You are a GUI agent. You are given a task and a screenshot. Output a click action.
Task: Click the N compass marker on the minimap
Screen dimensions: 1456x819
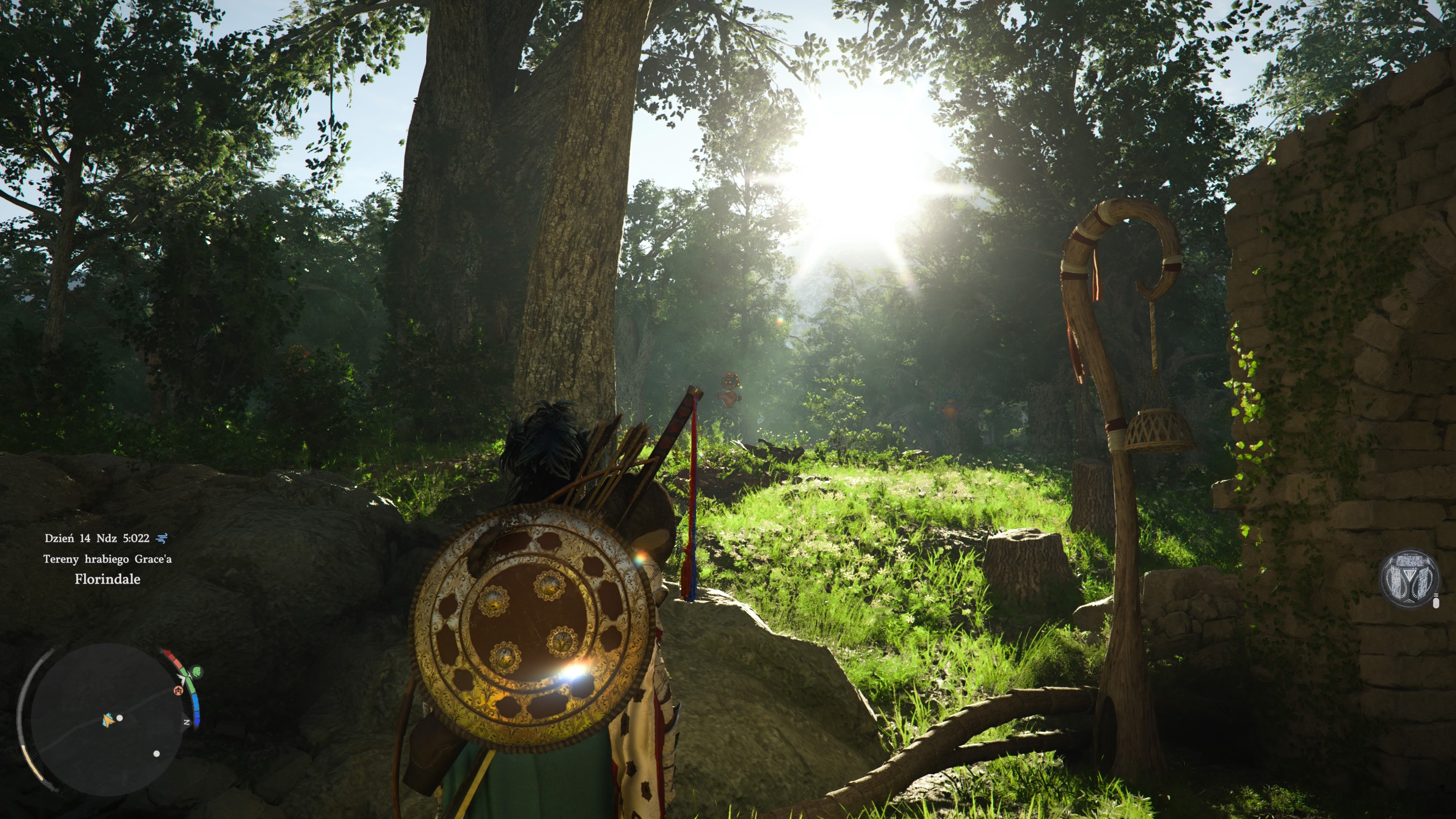tap(187, 722)
